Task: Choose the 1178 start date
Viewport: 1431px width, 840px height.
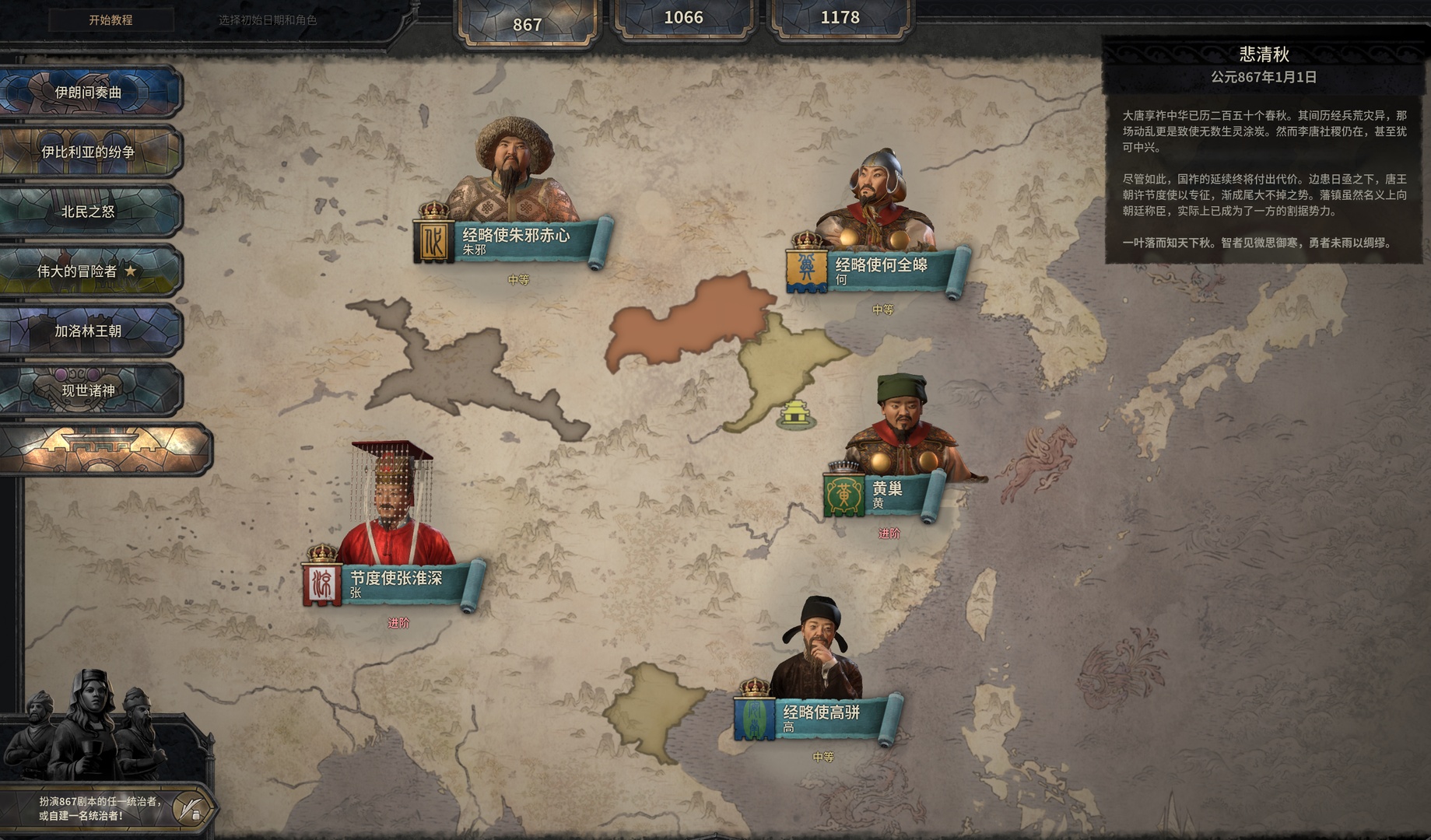Action: coord(840,18)
